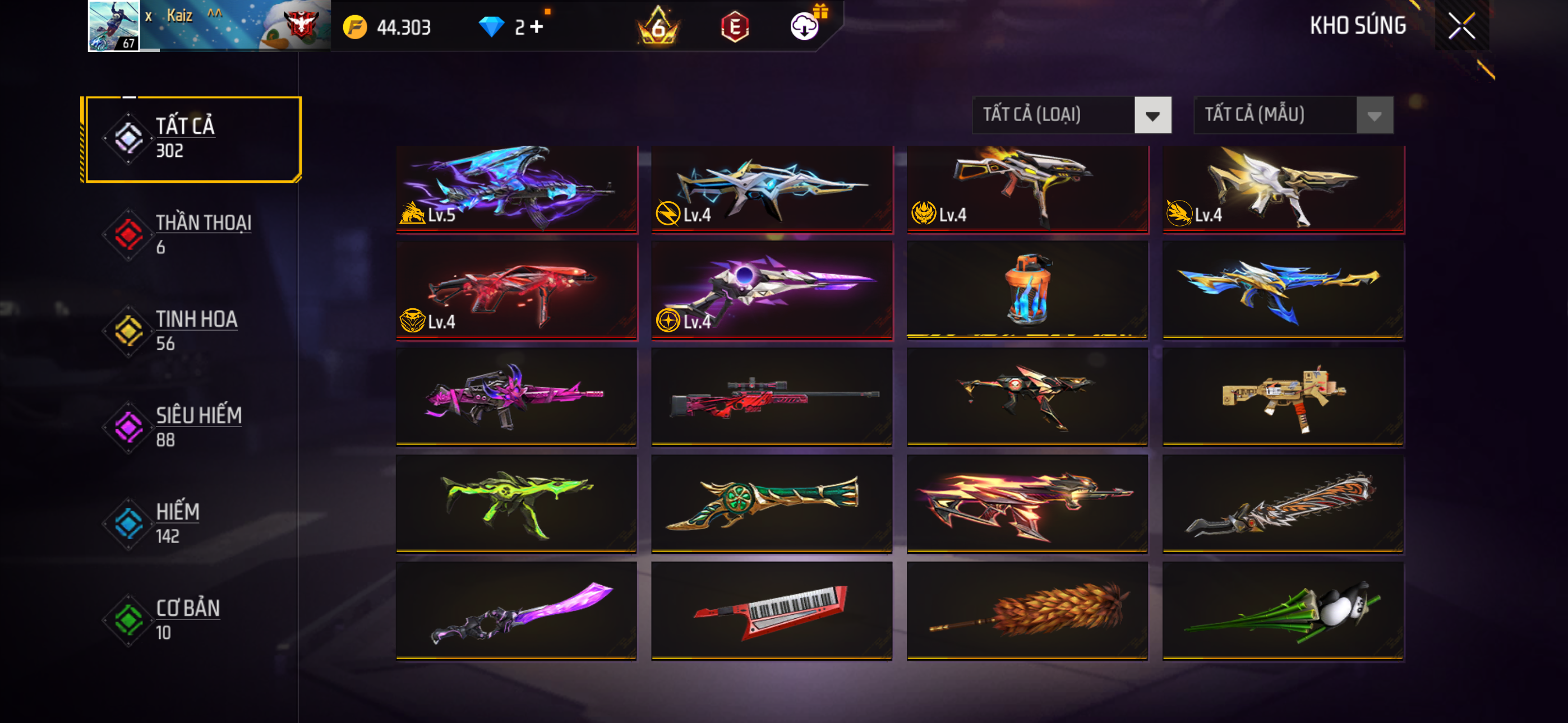The image size is (1568, 723).
Task: Select the Lv.5 blue dragon rifle skin
Action: tap(516, 188)
